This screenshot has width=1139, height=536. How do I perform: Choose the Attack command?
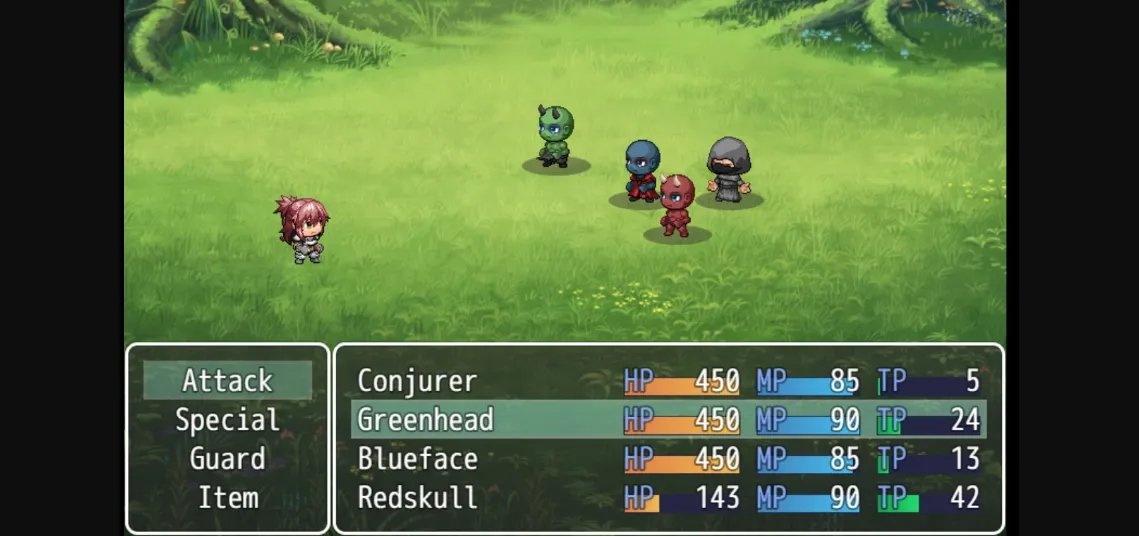point(227,381)
